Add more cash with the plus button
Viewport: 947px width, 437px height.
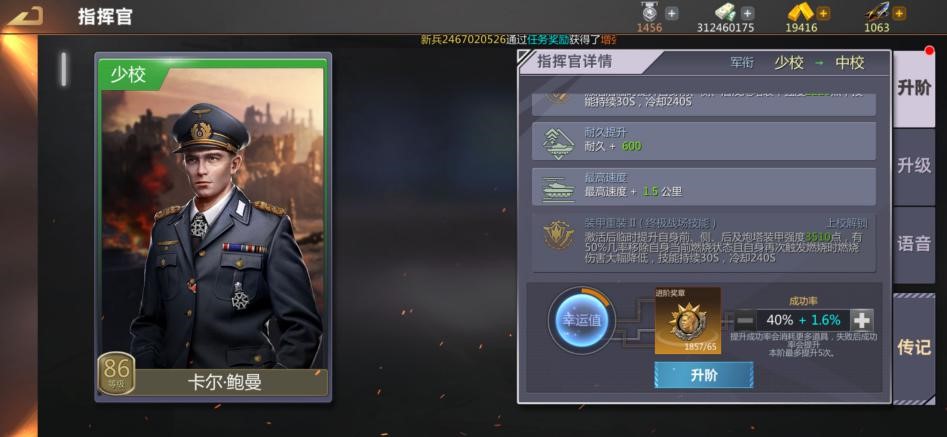(748, 13)
